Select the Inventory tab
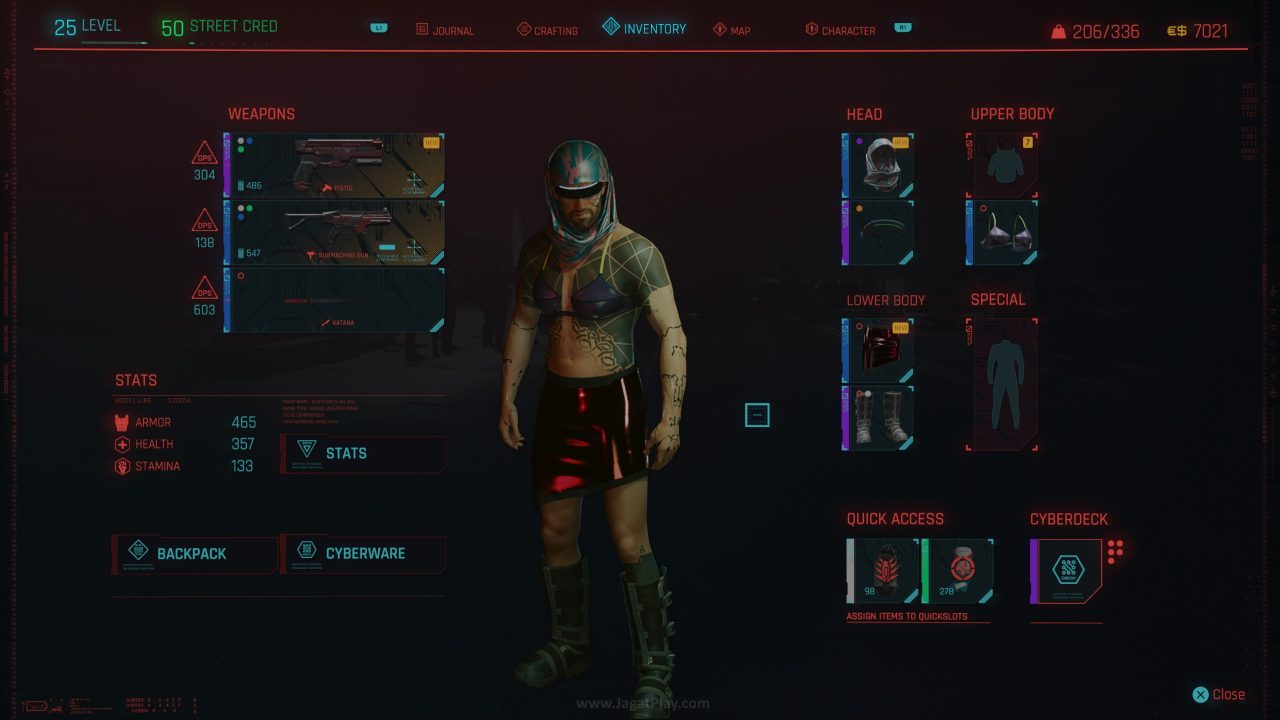 (645, 29)
